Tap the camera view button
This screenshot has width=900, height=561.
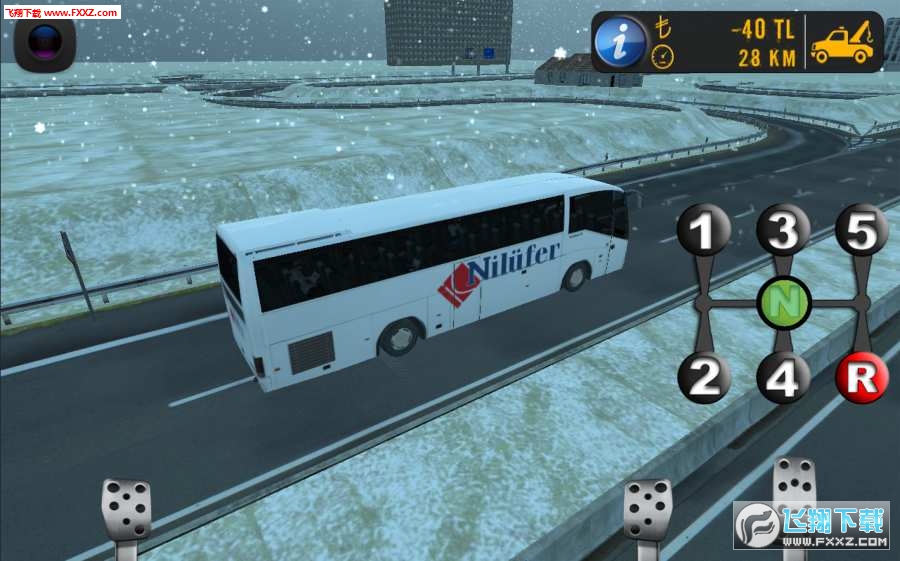pyautogui.click(x=45, y=43)
